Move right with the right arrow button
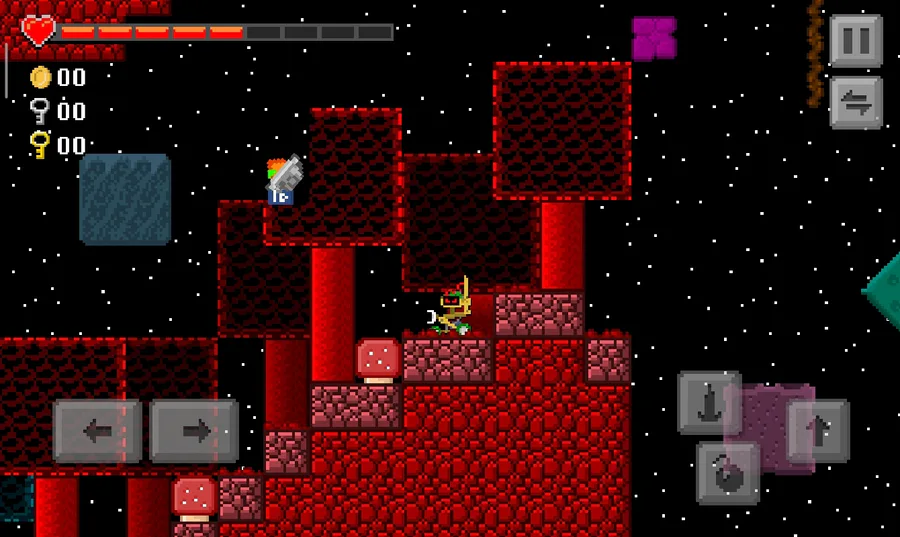This screenshot has height=537, width=900. click(194, 431)
